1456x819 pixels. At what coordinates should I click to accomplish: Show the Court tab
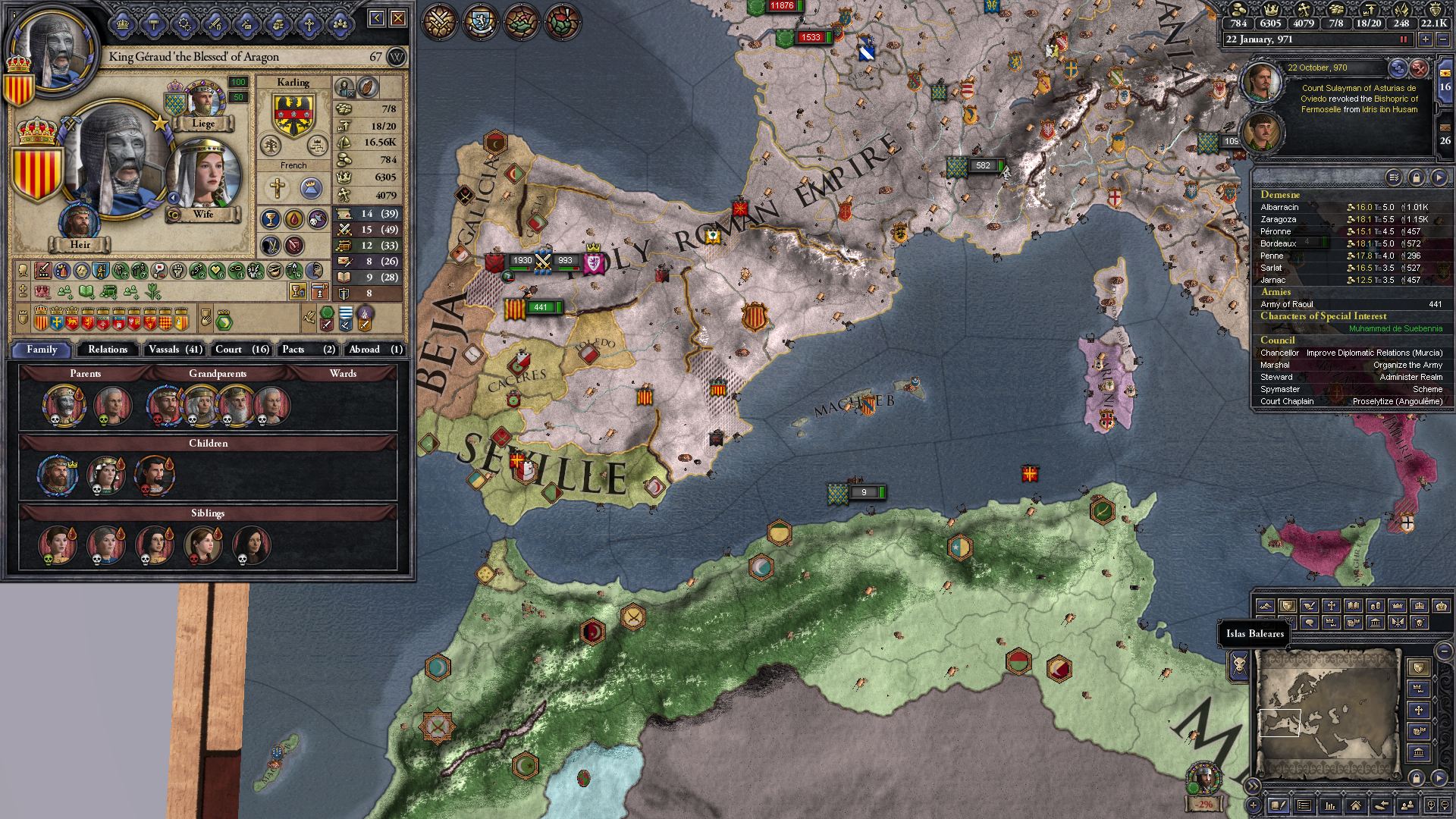pyautogui.click(x=241, y=350)
